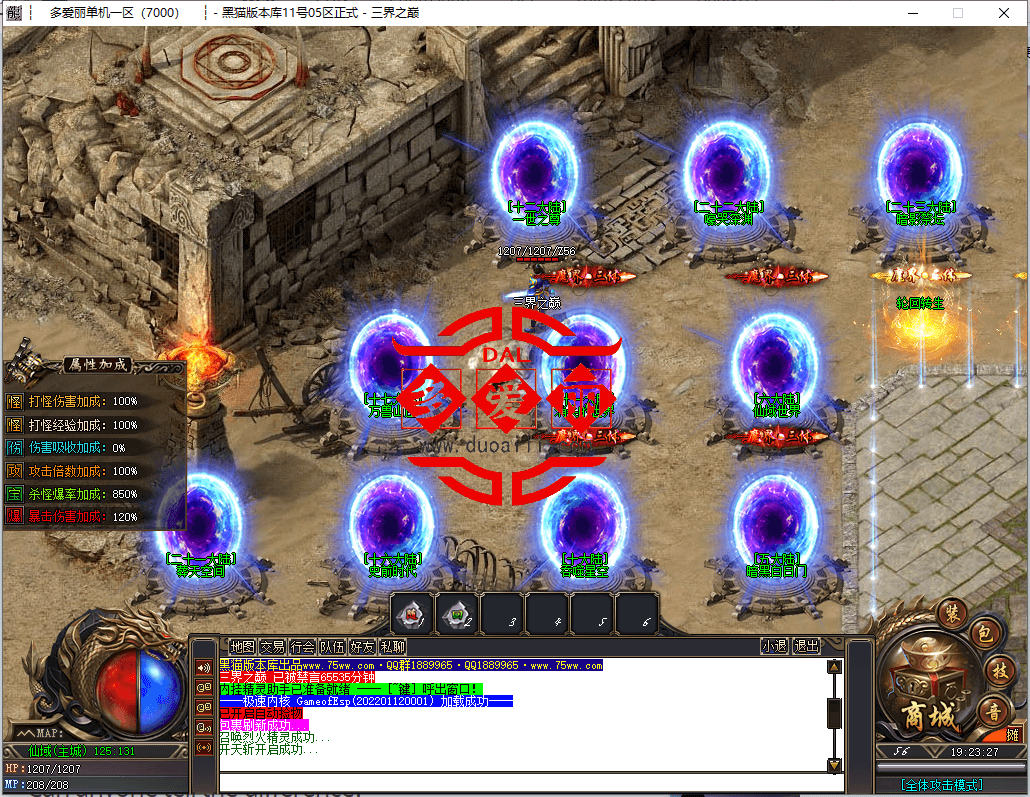The image size is (1030, 797).
Task: Toggle the 全体攻击模式 attack mode label
Action: pos(941,785)
